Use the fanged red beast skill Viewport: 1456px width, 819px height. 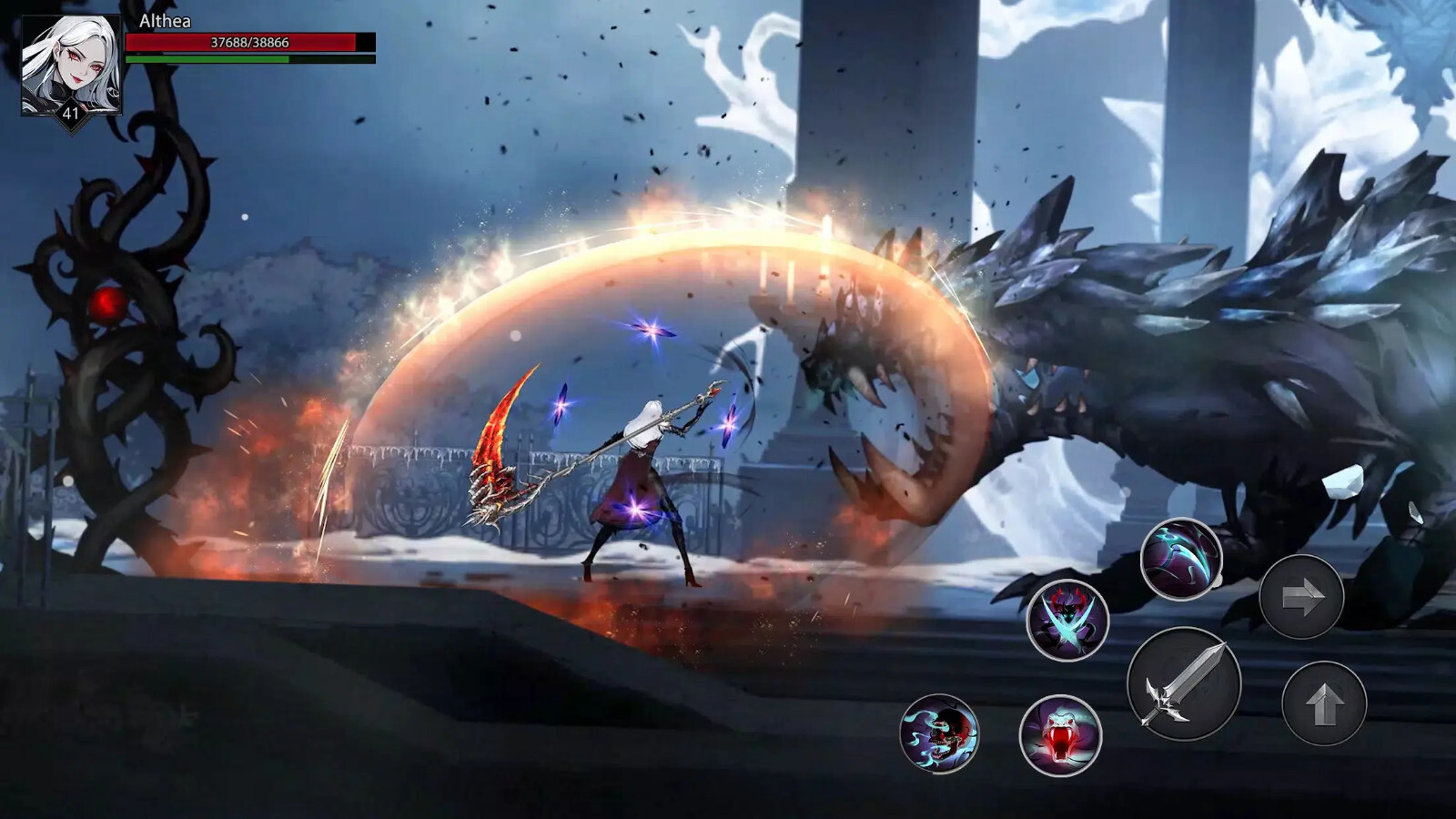[1060, 735]
